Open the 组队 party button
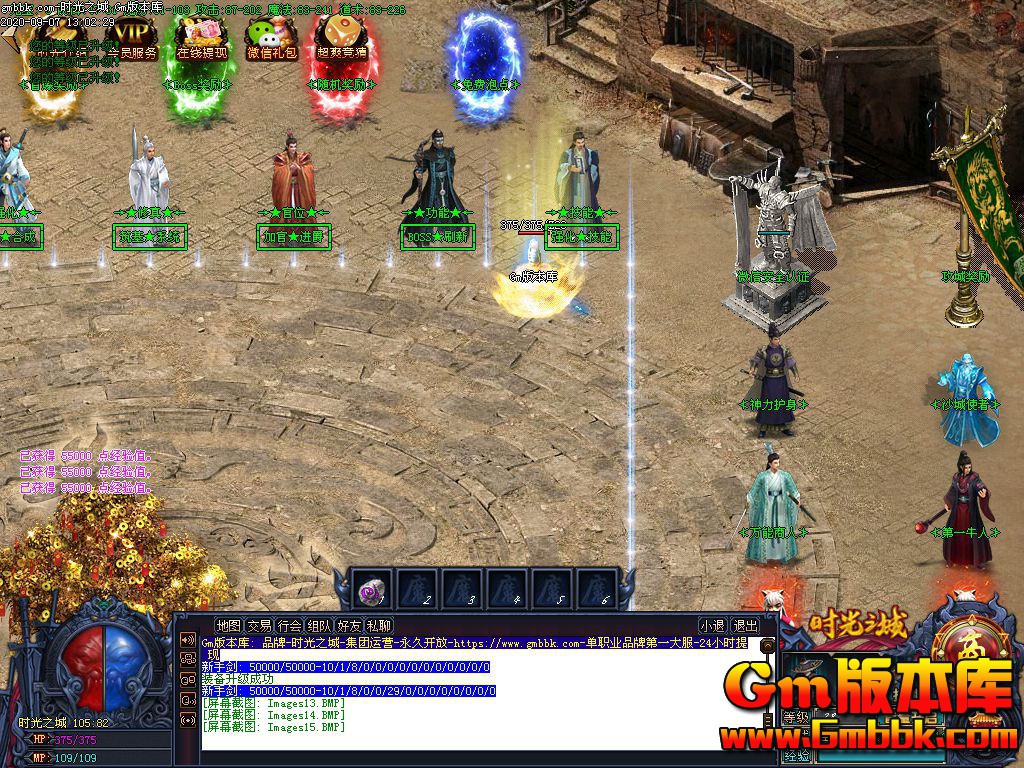 pyautogui.click(x=319, y=626)
